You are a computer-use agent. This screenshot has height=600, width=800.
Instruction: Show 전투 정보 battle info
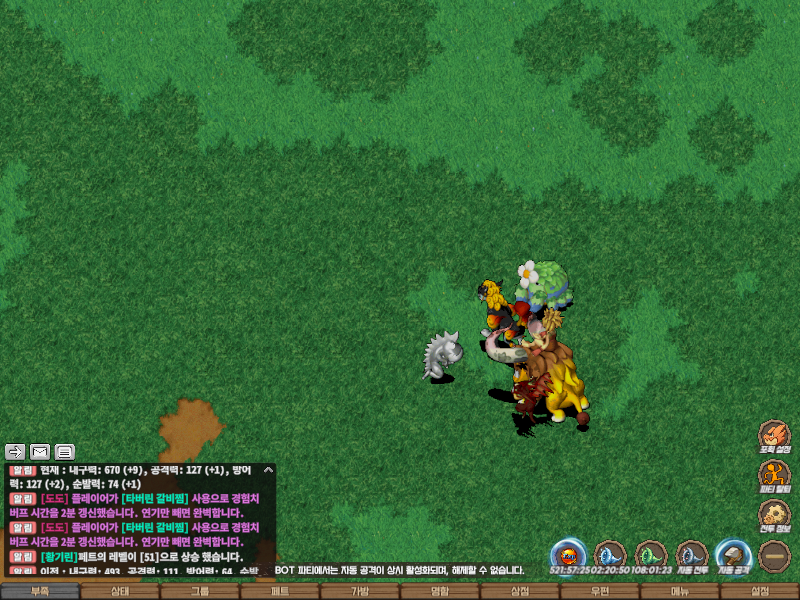tap(774, 514)
